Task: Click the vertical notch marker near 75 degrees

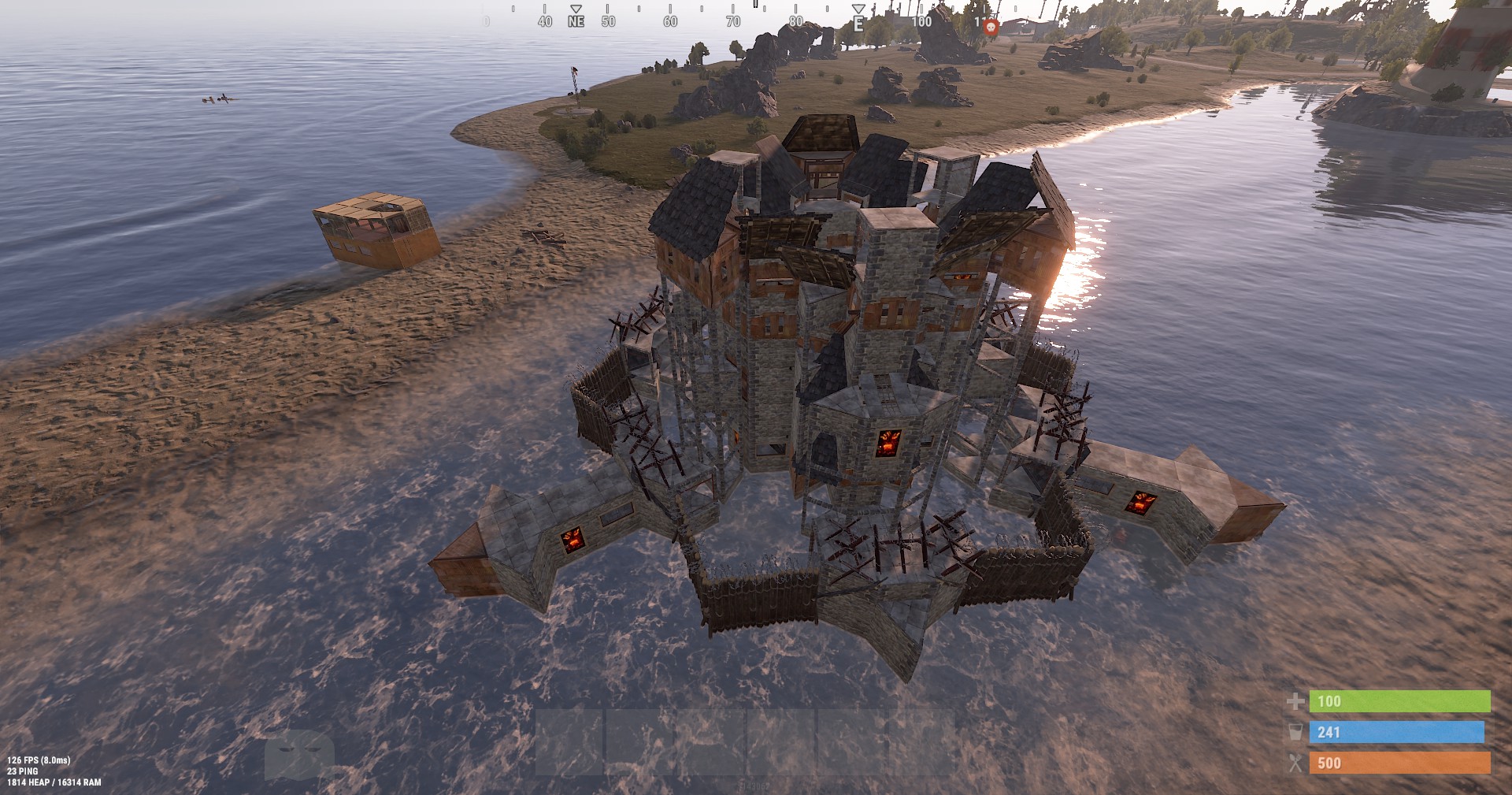Action: (756, 6)
